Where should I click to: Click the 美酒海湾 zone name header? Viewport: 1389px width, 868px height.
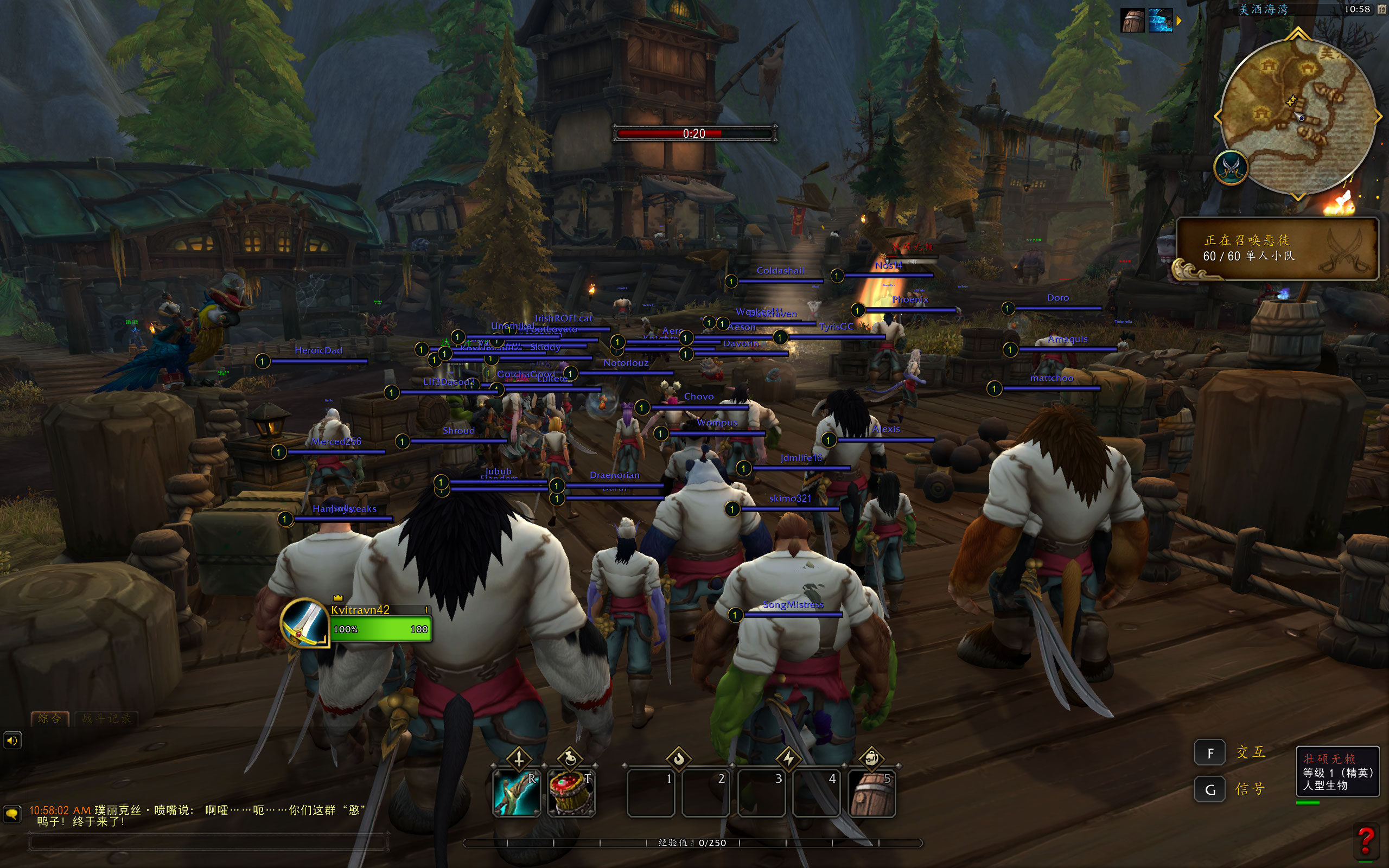(1263, 9)
